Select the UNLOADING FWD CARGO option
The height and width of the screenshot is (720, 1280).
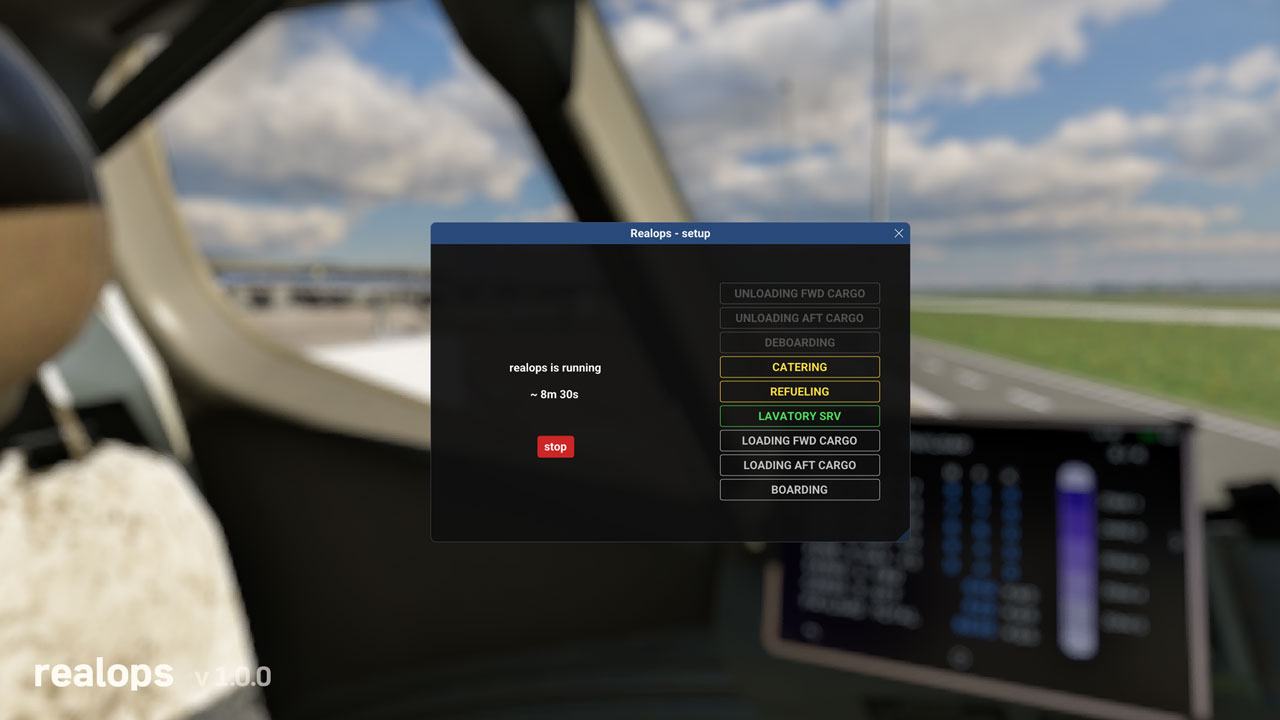point(799,293)
